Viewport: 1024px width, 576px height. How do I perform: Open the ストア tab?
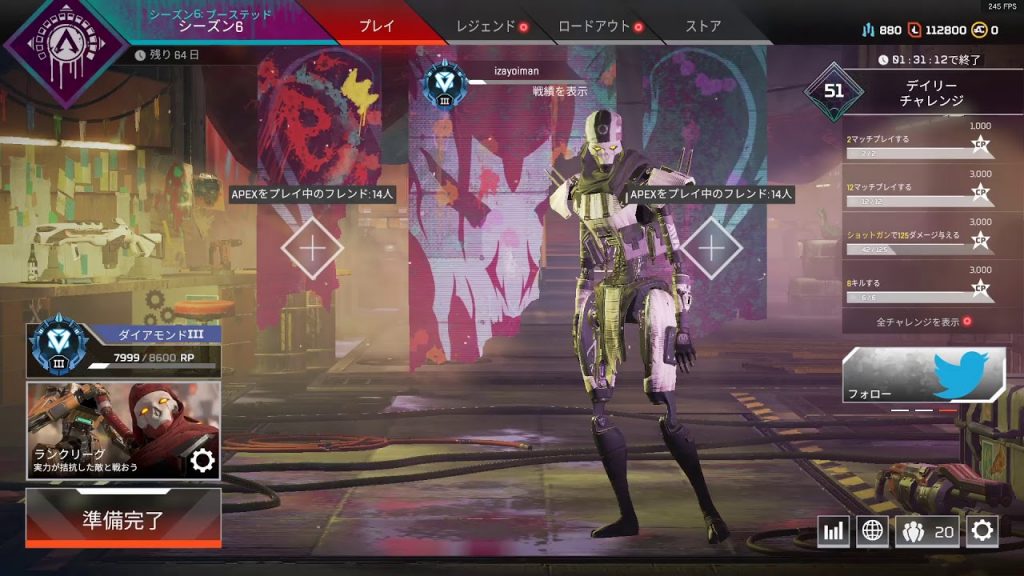[x=702, y=26]
